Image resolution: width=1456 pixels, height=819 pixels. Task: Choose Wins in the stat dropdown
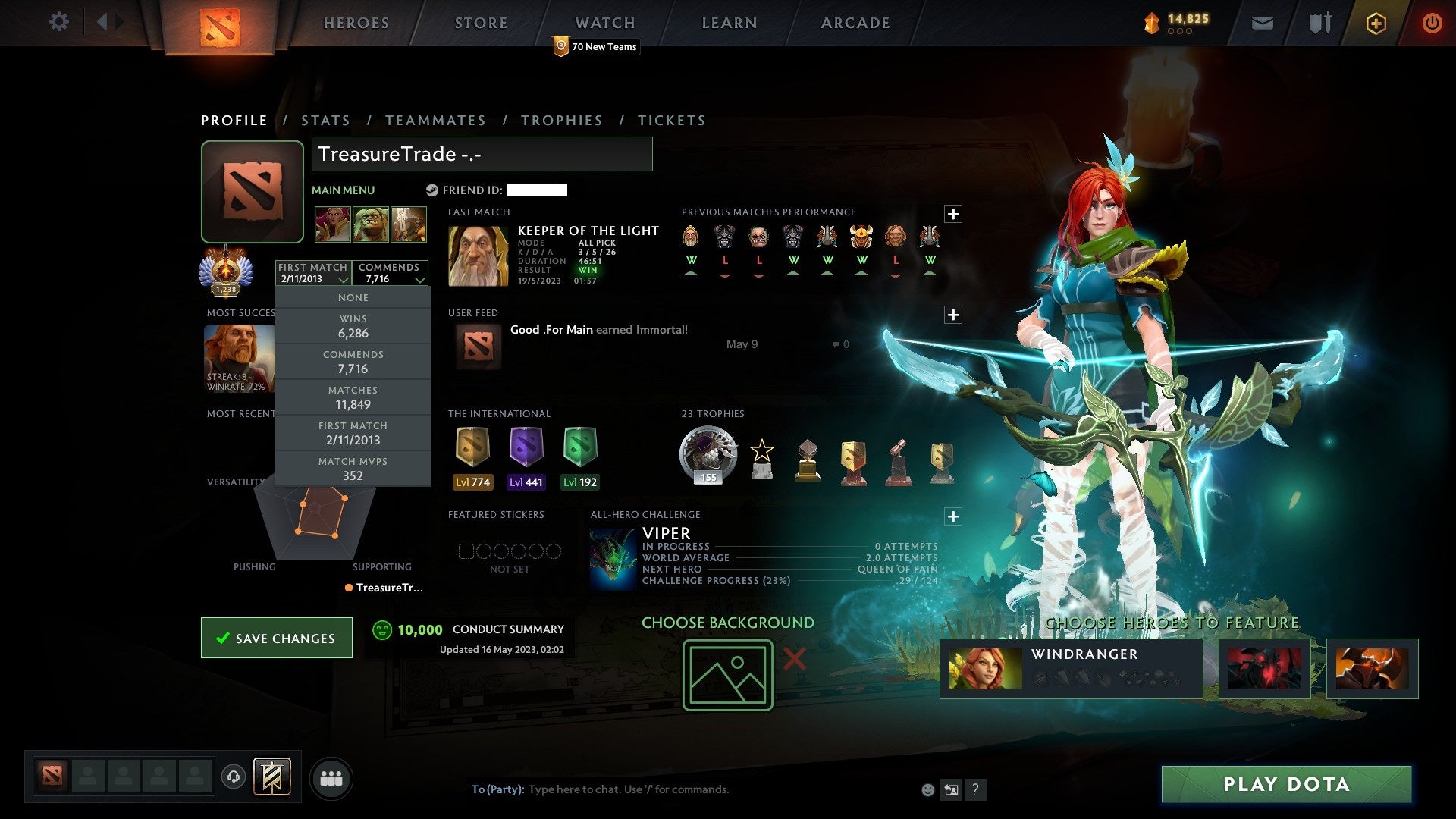coord(353,327)
